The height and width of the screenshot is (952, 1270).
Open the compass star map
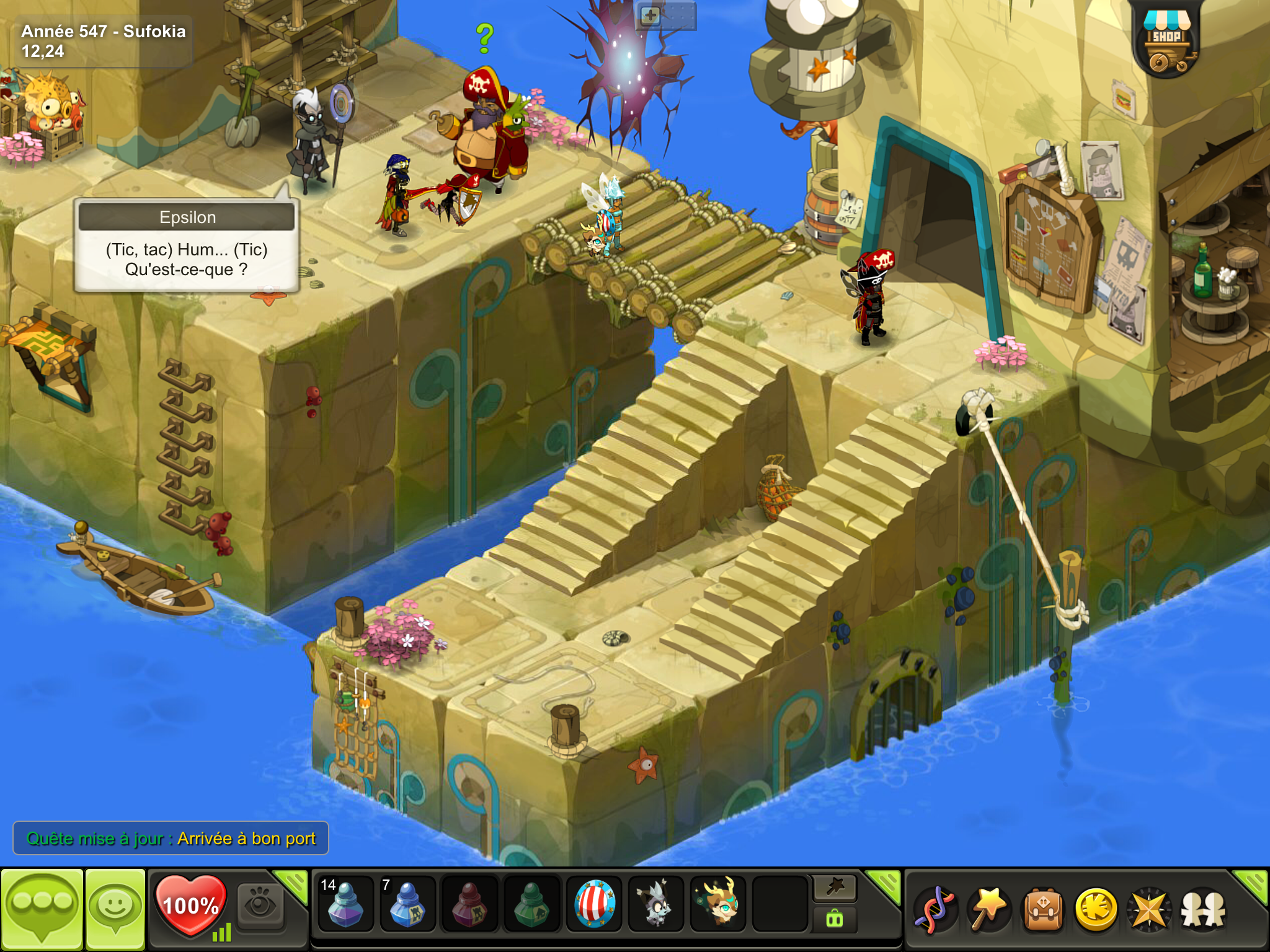pos(1150,909)
